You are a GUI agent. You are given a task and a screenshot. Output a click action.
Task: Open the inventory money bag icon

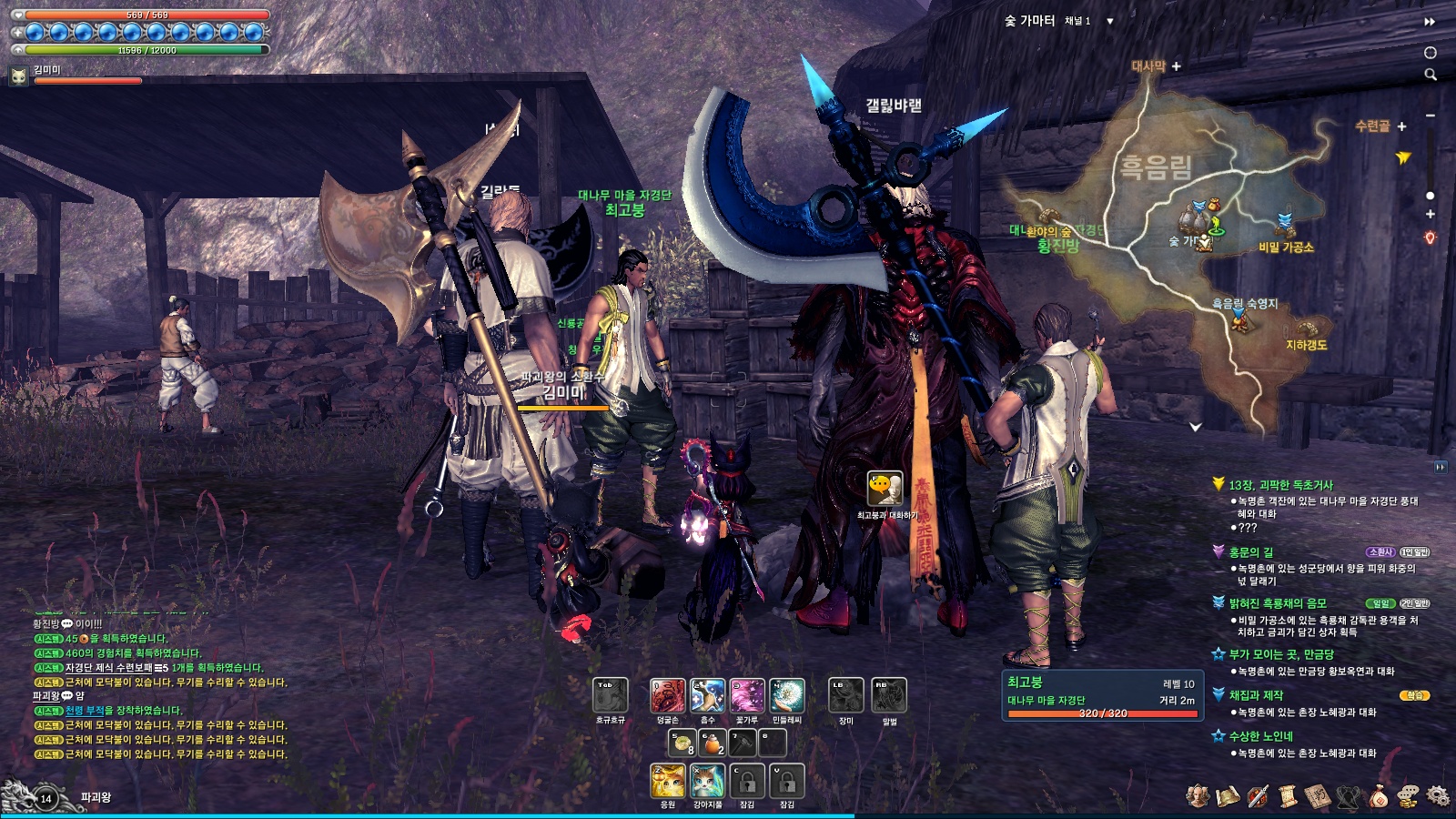1380,795
